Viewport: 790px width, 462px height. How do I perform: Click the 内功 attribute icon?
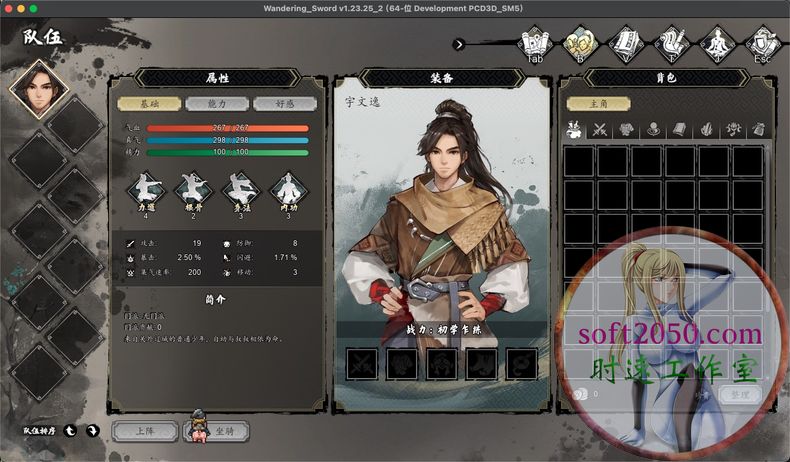287,190
